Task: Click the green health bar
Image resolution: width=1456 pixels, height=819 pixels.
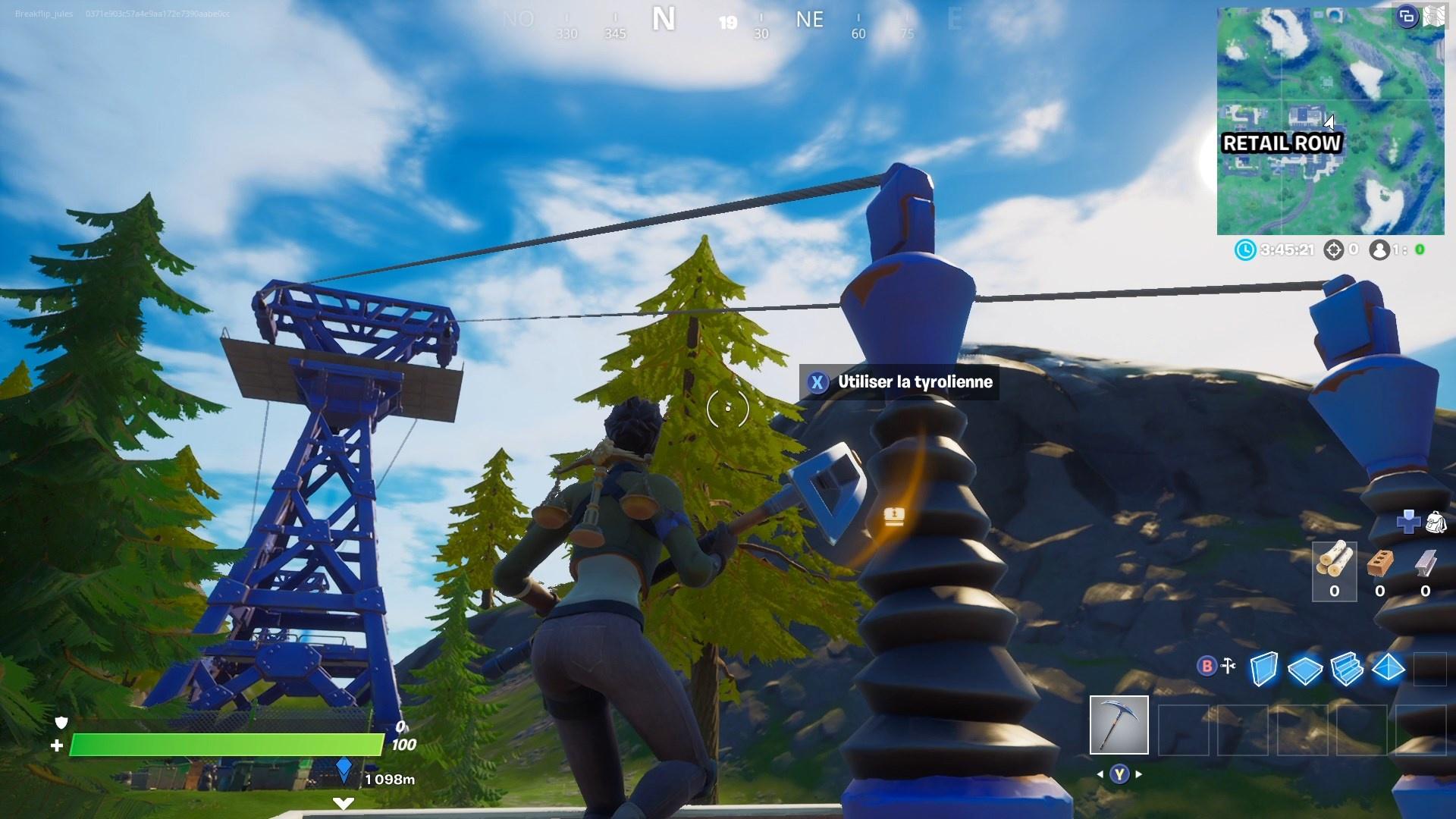Action: pos(227,745)
